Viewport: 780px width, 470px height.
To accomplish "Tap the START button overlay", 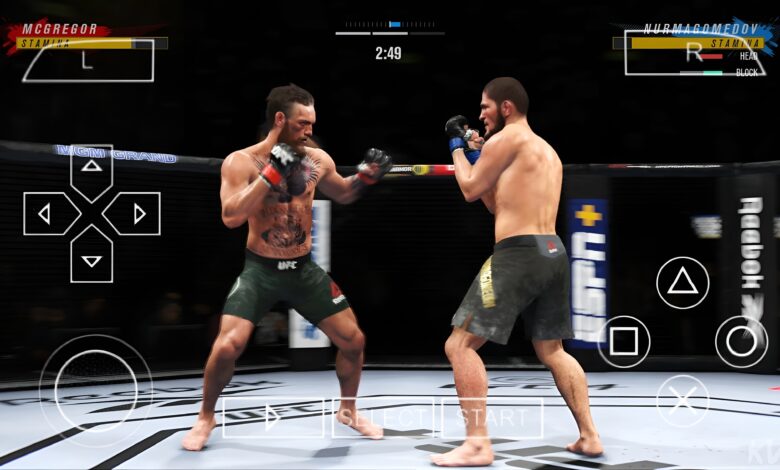I will (492, 417).
